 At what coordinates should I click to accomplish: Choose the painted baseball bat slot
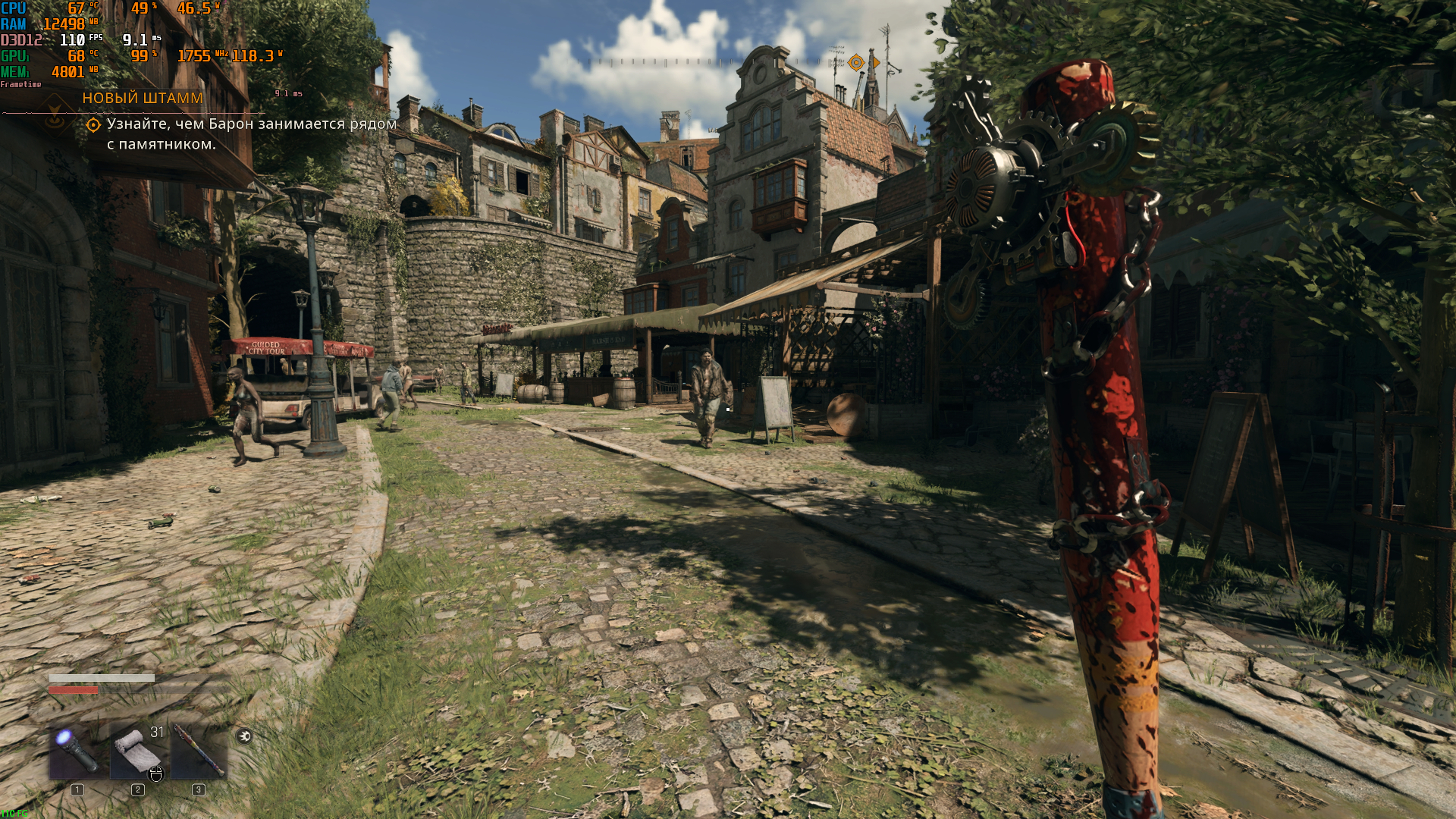coord(199,750)
